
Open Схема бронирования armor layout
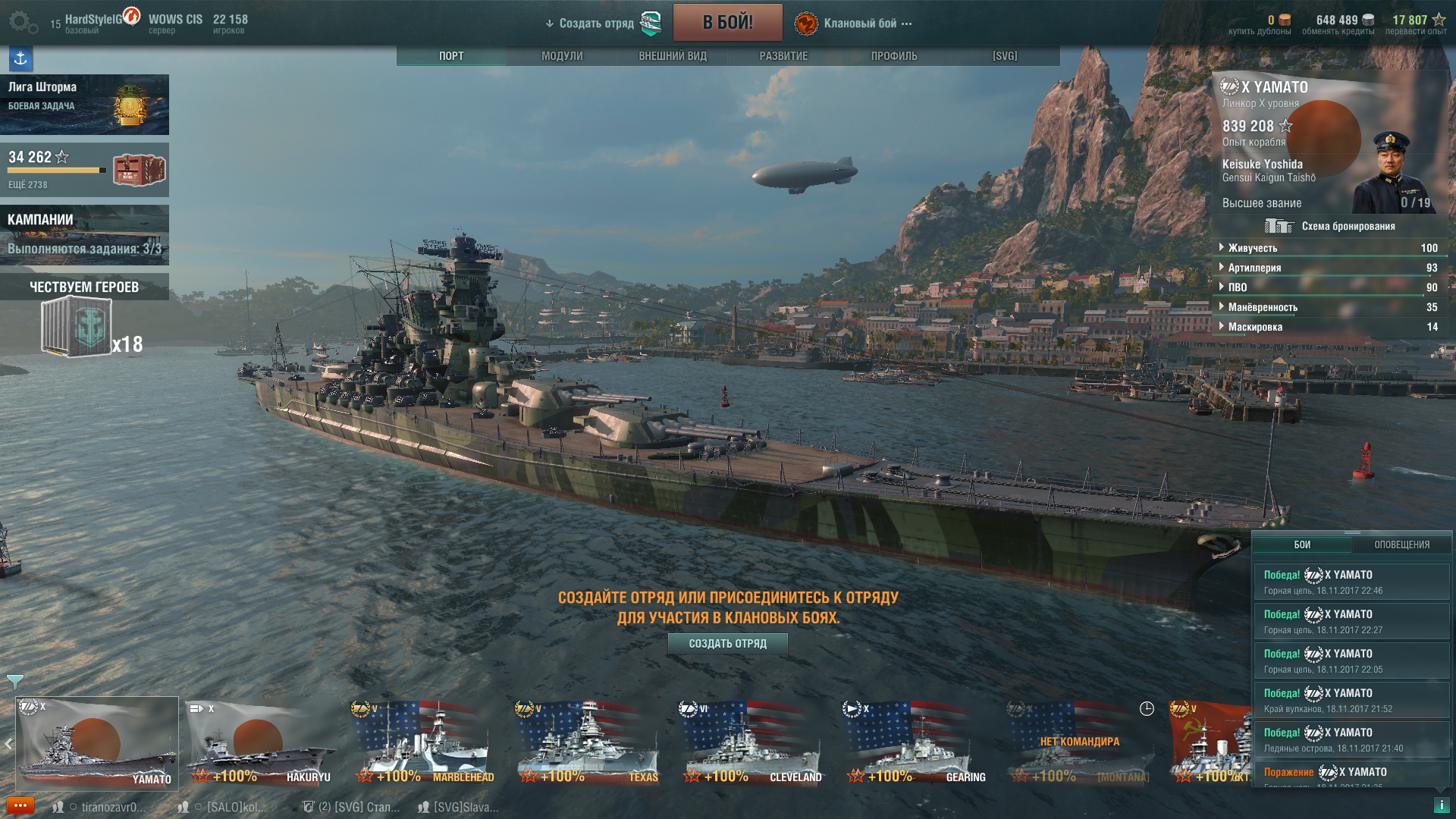(x=1331, y=226)
